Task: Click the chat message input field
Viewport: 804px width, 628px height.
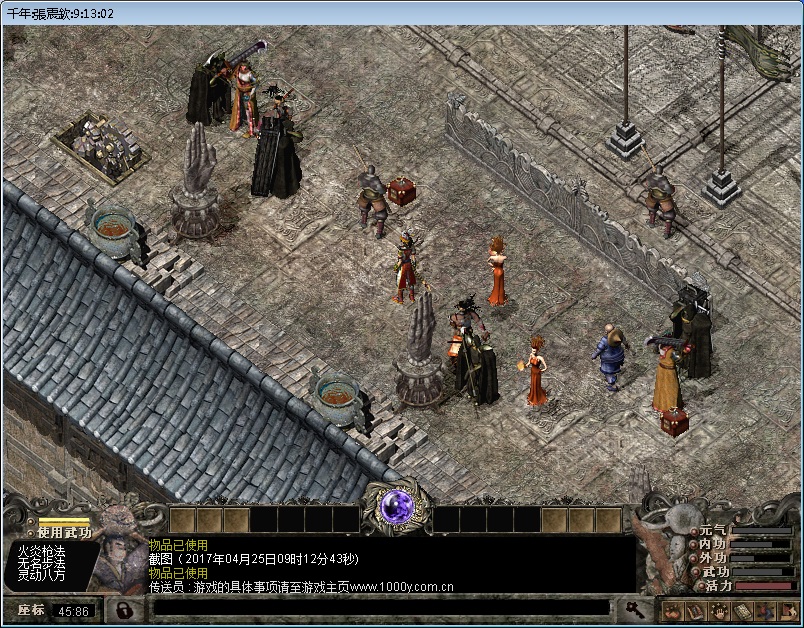Action: click(381, 607)
